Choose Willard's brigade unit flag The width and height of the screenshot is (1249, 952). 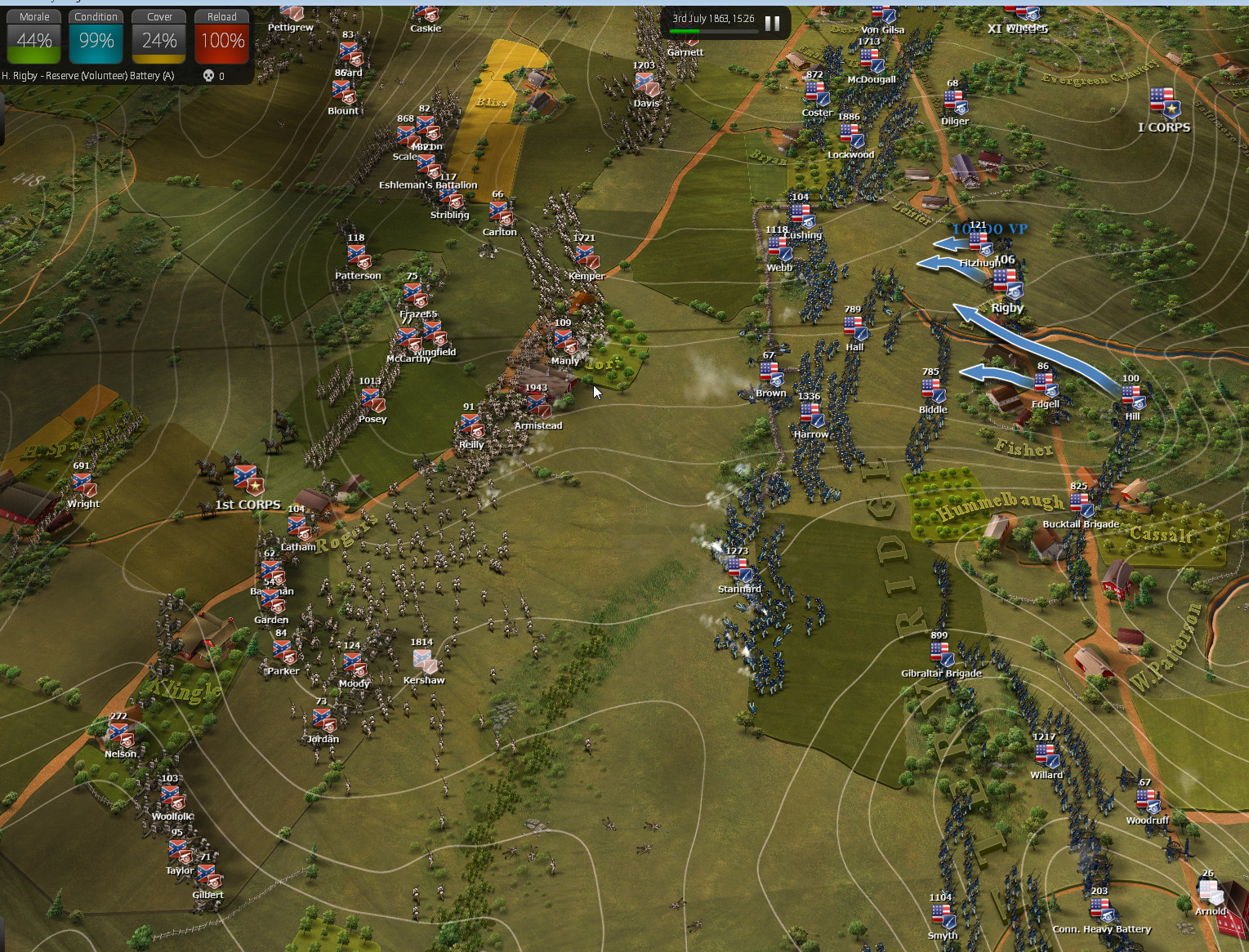(1046, 757)
